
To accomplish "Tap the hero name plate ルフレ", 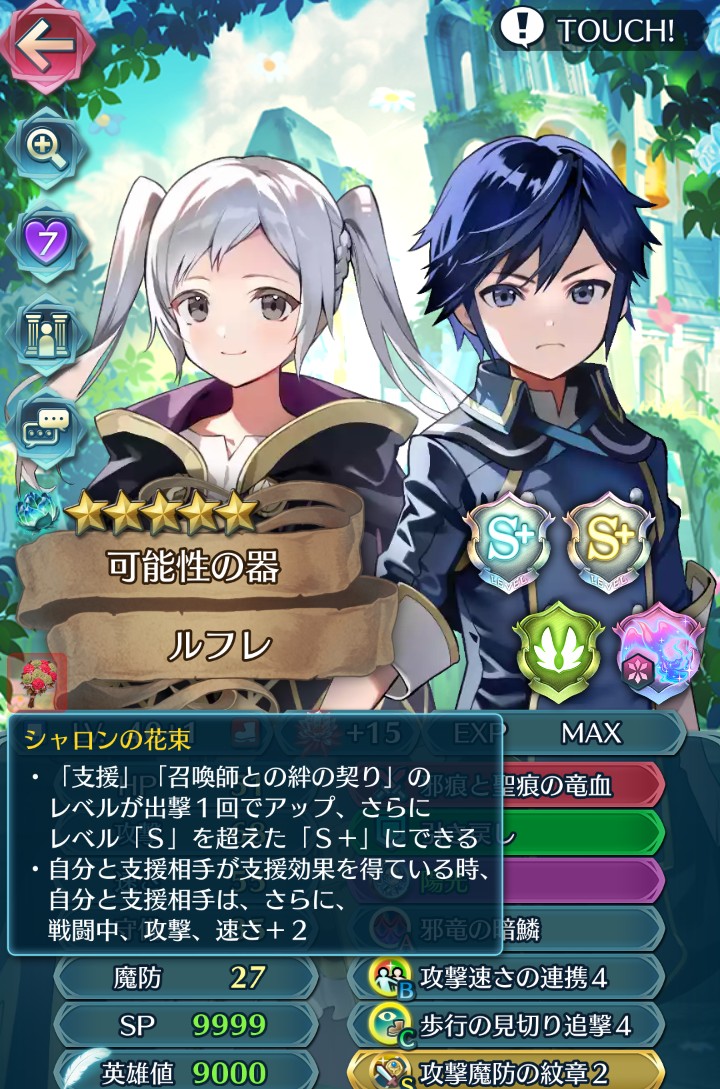I will click(x=218, y=645).
